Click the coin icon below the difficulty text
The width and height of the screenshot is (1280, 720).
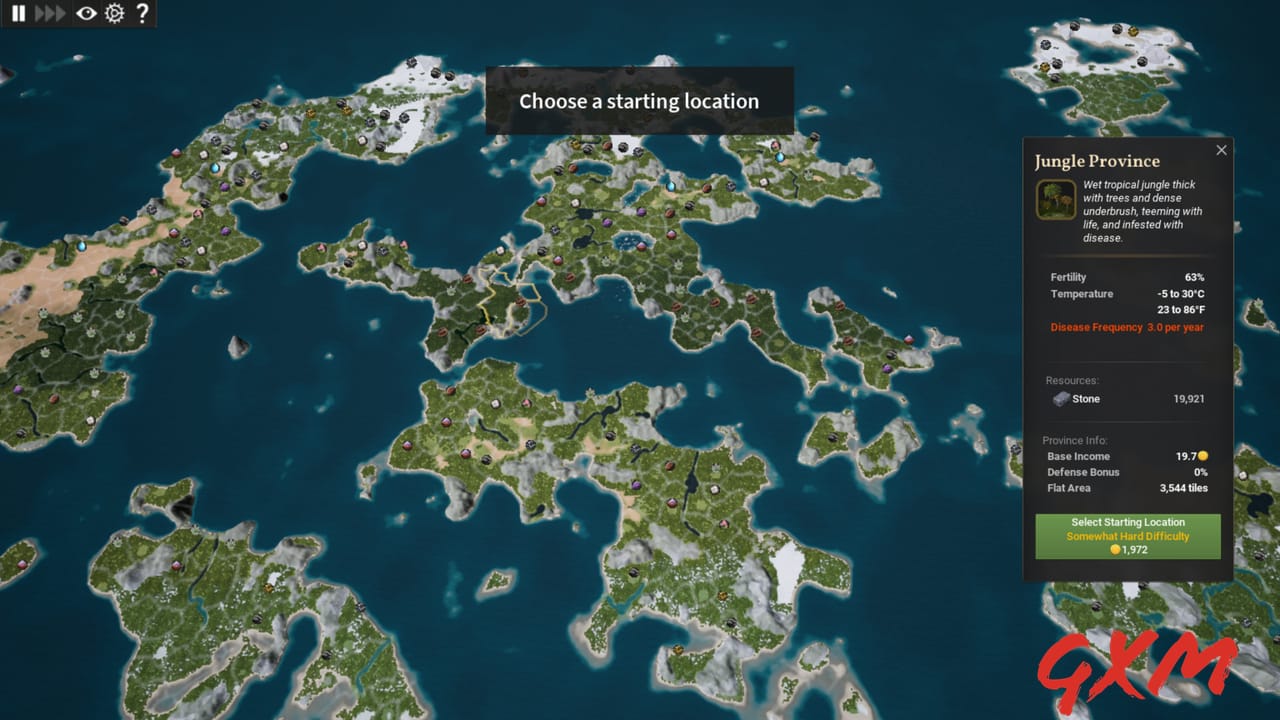coord(1116,549)
